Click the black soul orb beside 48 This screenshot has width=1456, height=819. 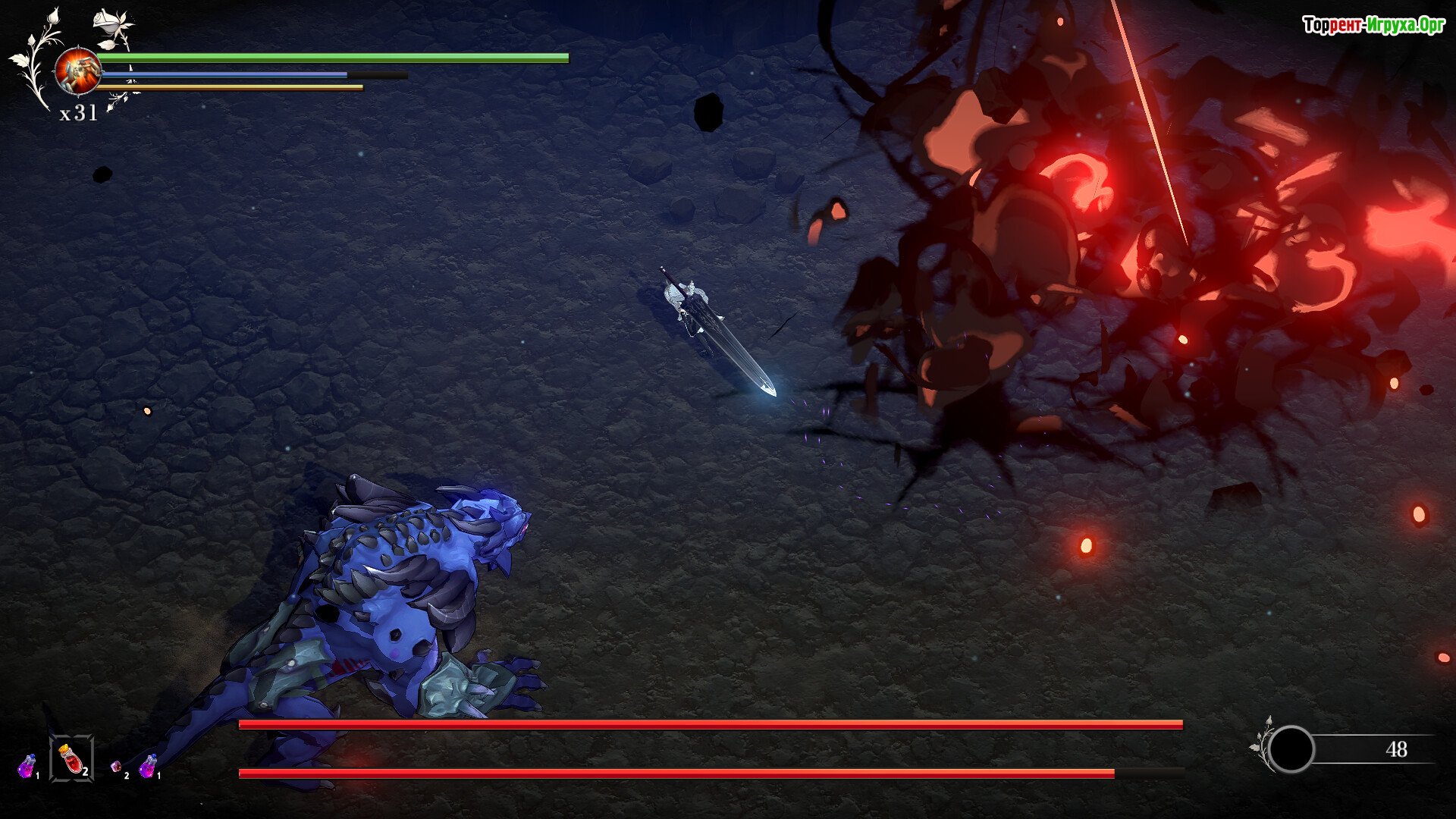(x=1291, y=749)
